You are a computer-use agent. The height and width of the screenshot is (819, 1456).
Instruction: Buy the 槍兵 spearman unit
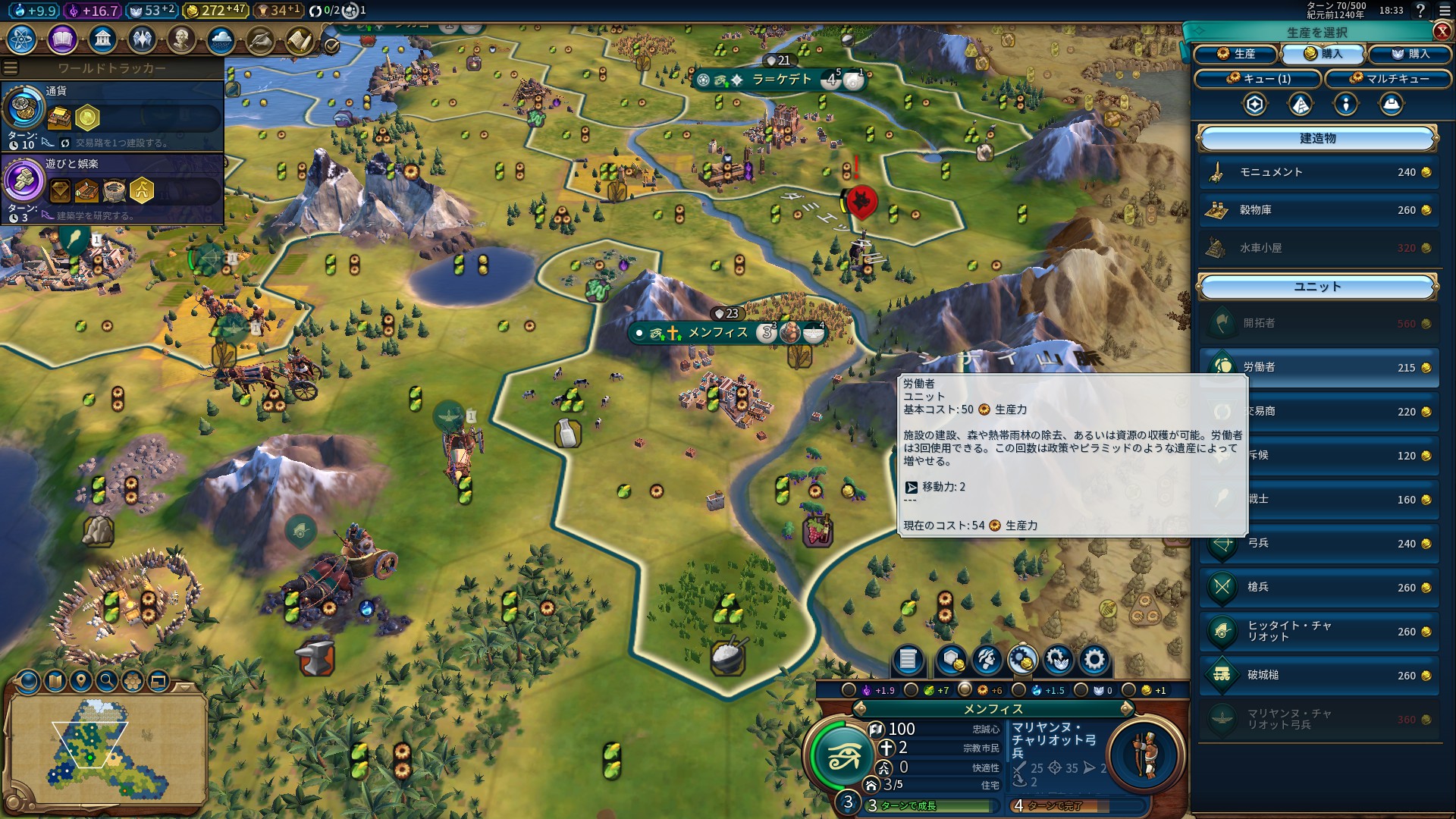[1318, 587]
